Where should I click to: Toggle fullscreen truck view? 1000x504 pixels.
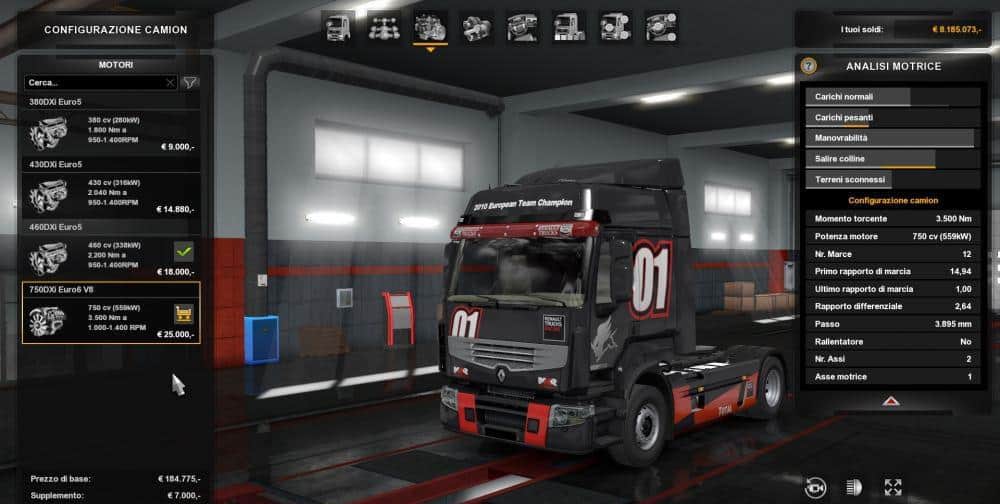click(x=893, y=486)
